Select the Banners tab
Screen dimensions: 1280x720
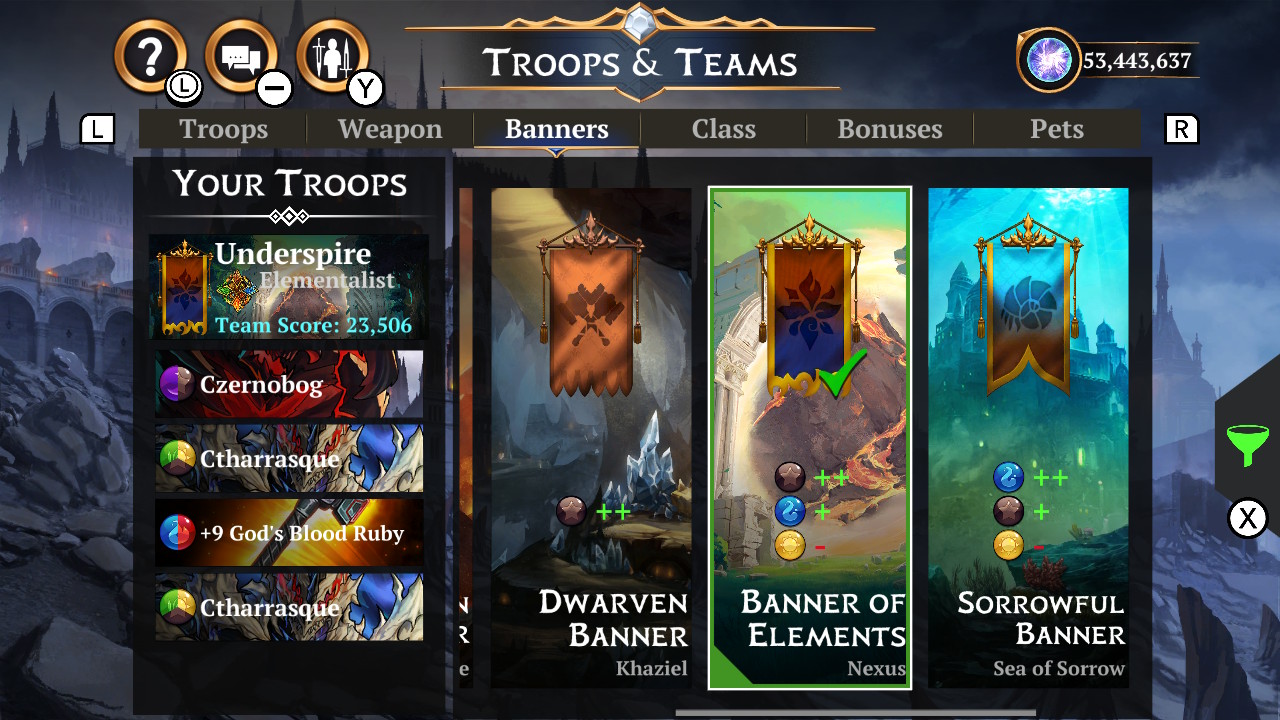click(557, 129)
